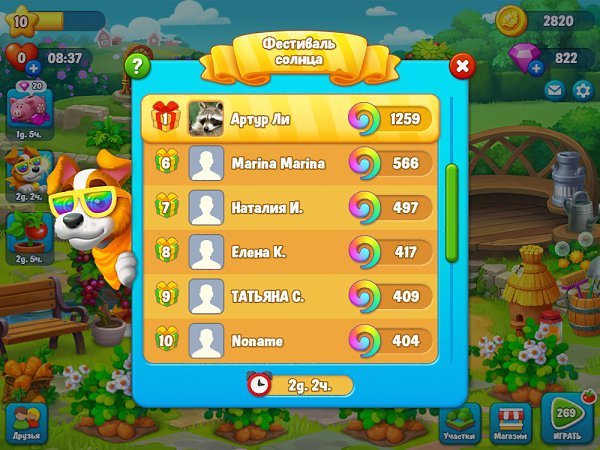
Task: Open the Магазин shop
Action: pos(511,424)
